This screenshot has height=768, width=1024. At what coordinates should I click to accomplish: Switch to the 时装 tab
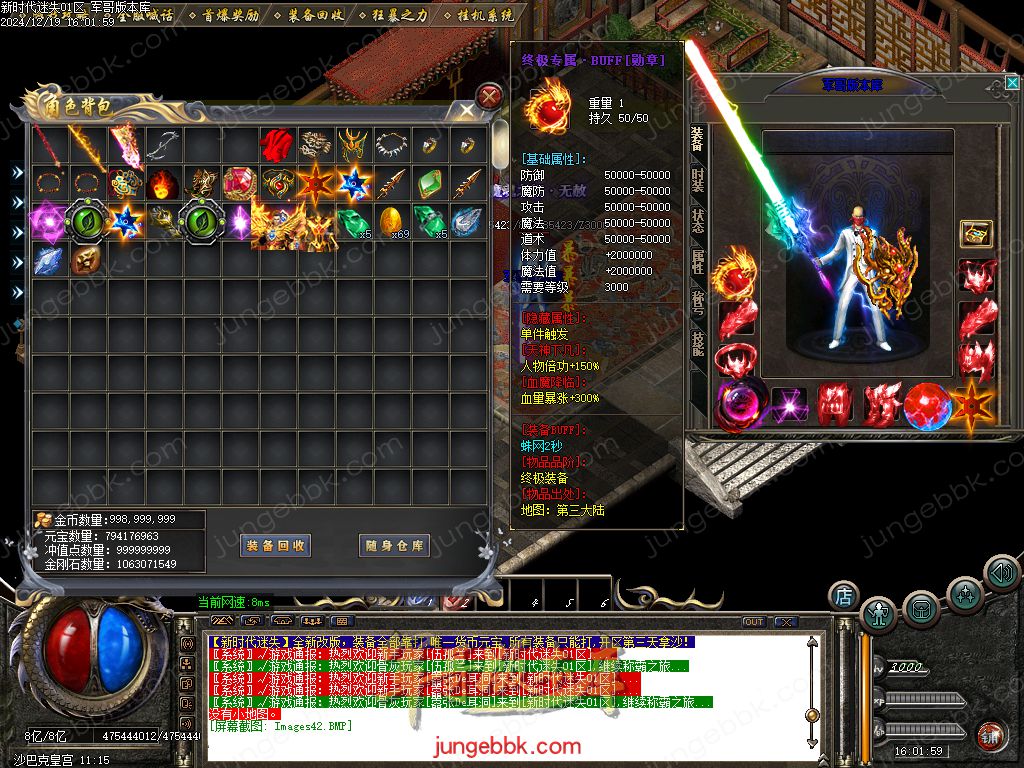(697, 180)
